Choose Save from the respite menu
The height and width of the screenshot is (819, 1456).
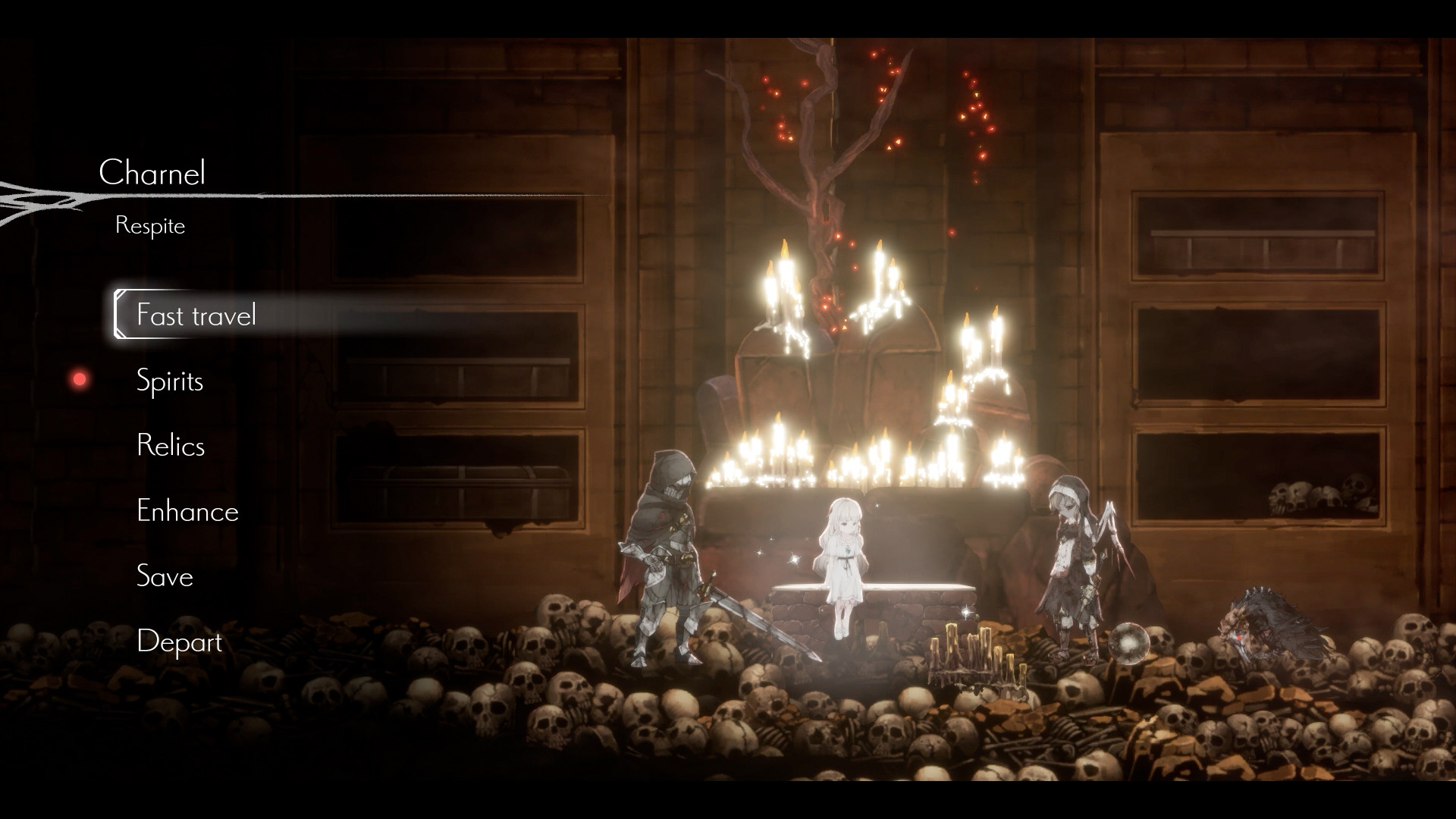click(165, 577)
